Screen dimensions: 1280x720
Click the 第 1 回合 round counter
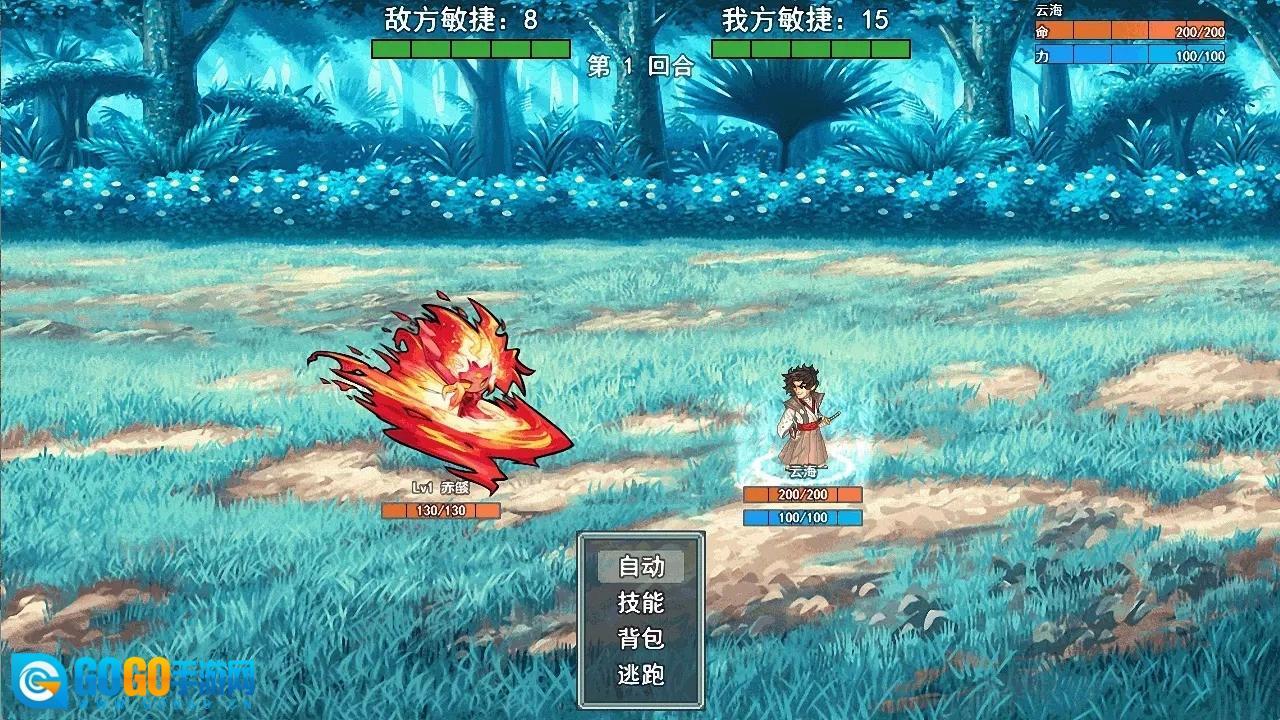(640, 69)
